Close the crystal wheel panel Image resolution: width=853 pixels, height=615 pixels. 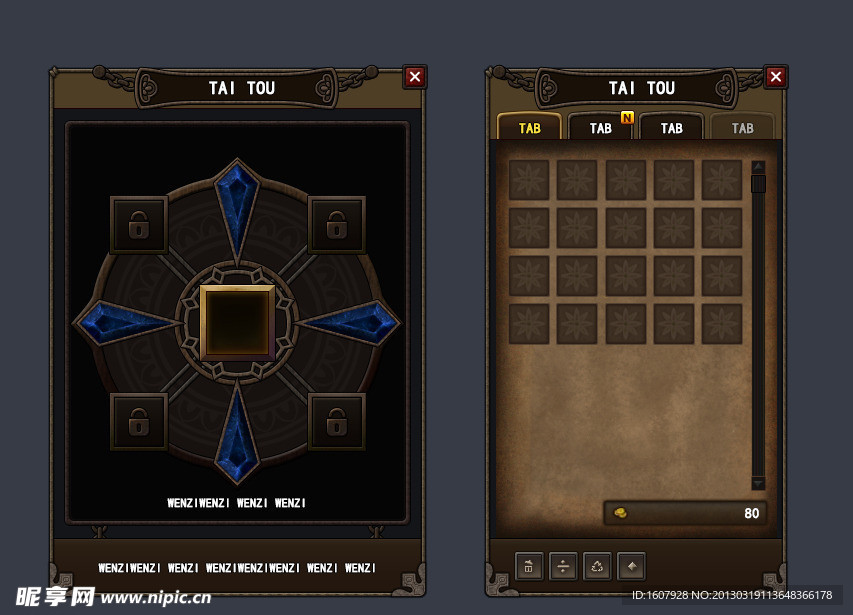click(415, 77)
